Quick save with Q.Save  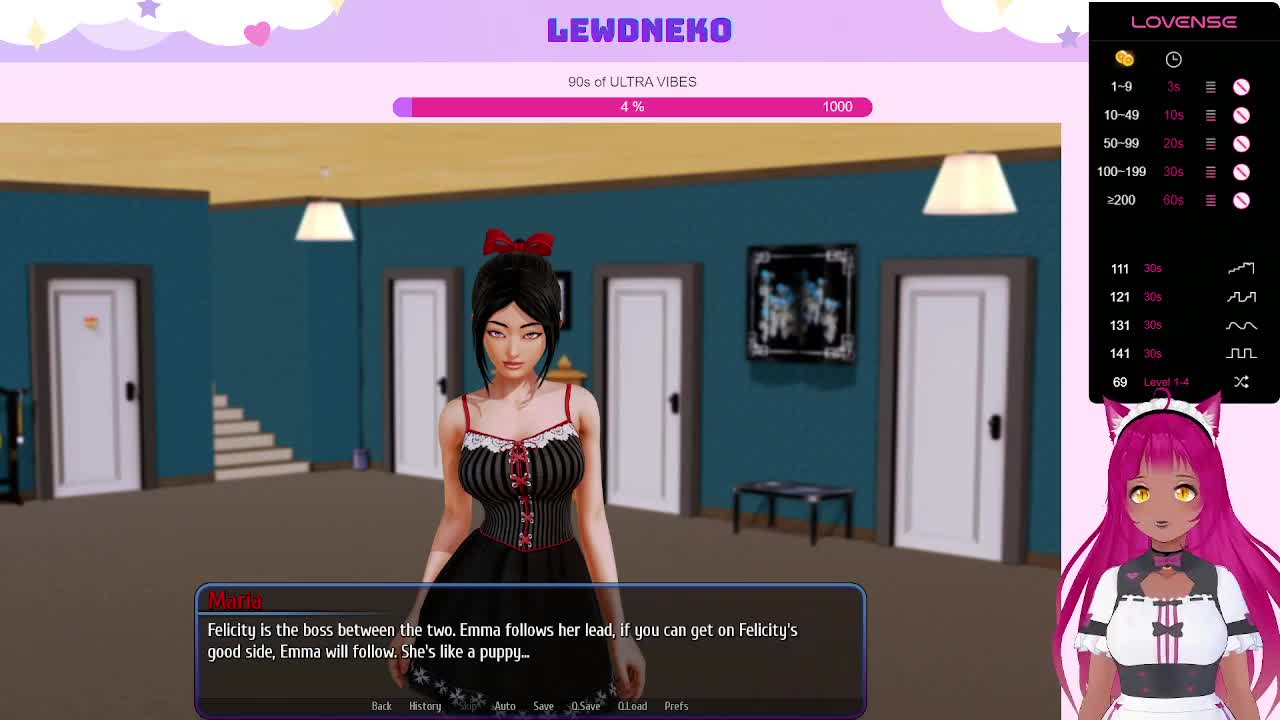tap(586, 706)
